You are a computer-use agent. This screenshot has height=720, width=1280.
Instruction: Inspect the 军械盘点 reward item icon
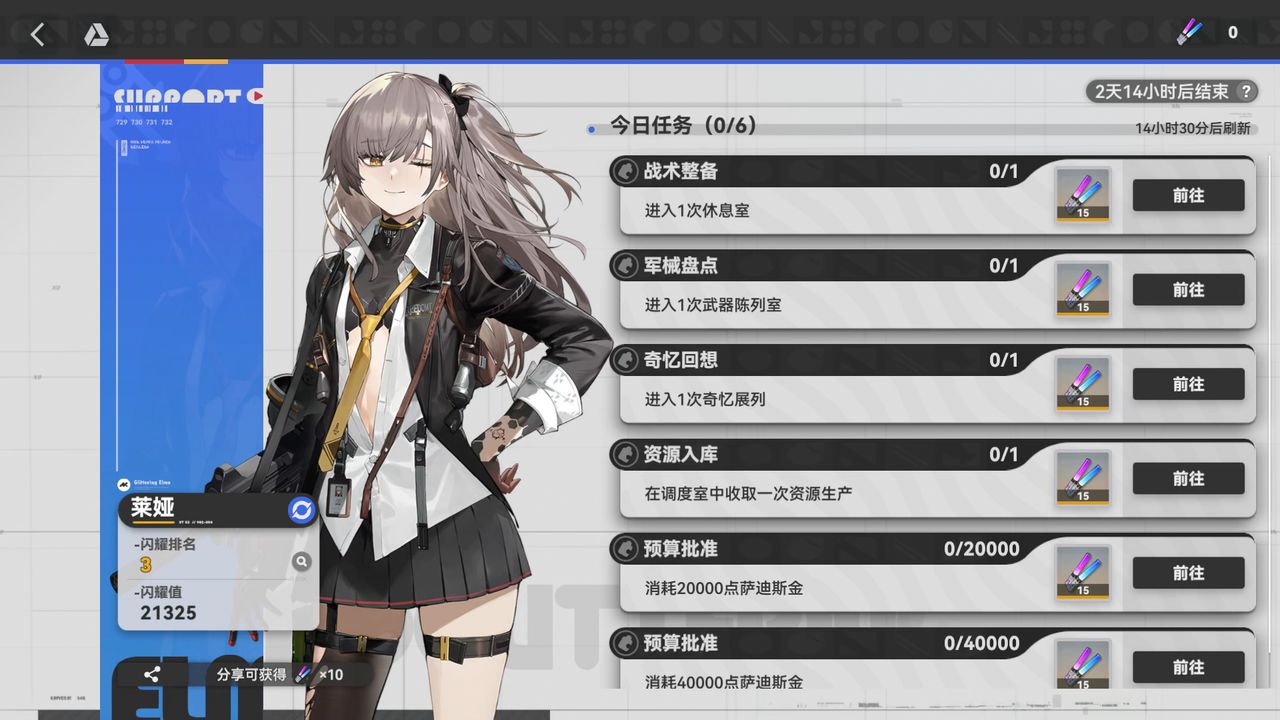point(1083,289)
